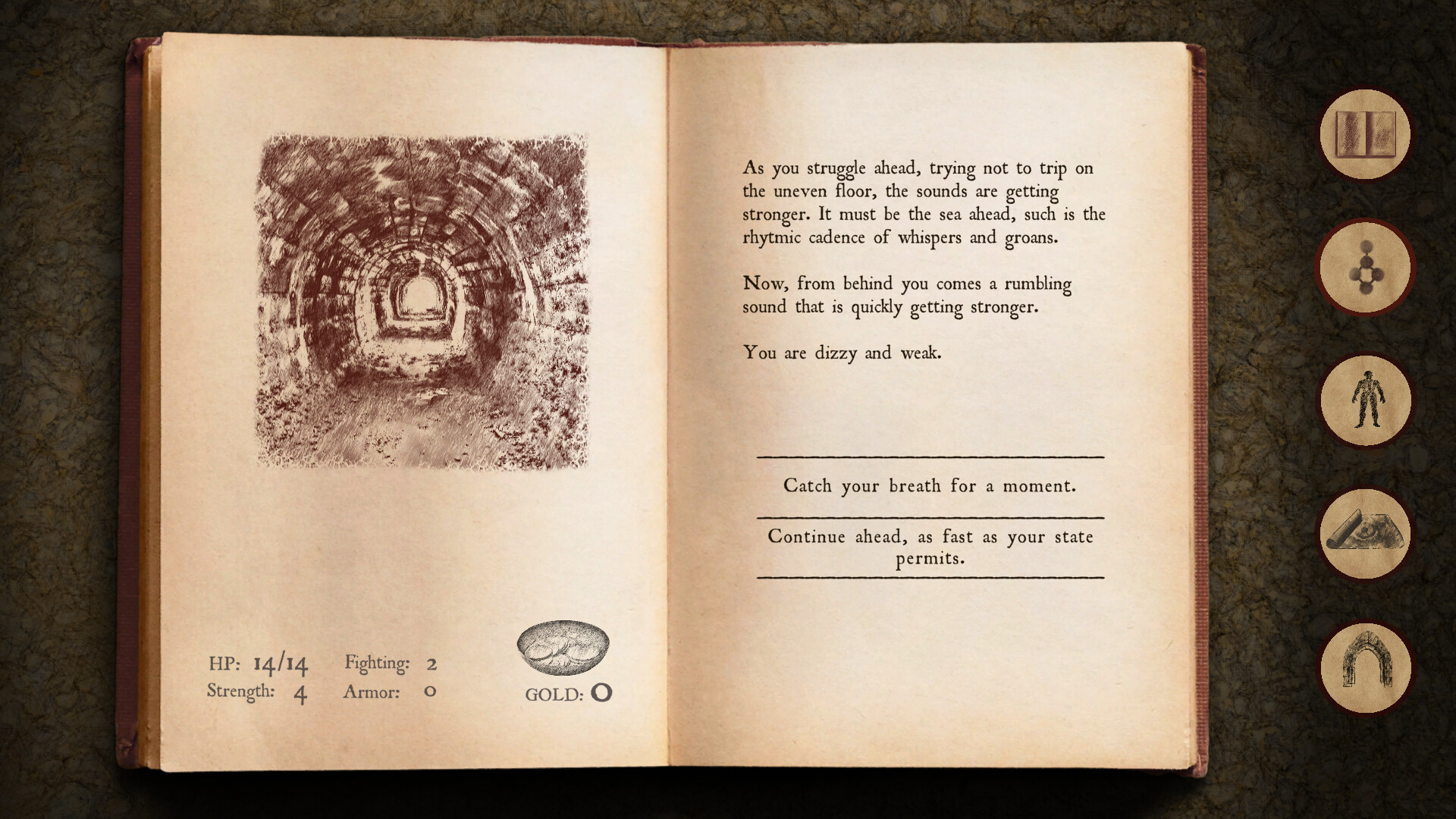Click the book's center spine
Viewport: 1456px width, 819px height.
[667, 402]
